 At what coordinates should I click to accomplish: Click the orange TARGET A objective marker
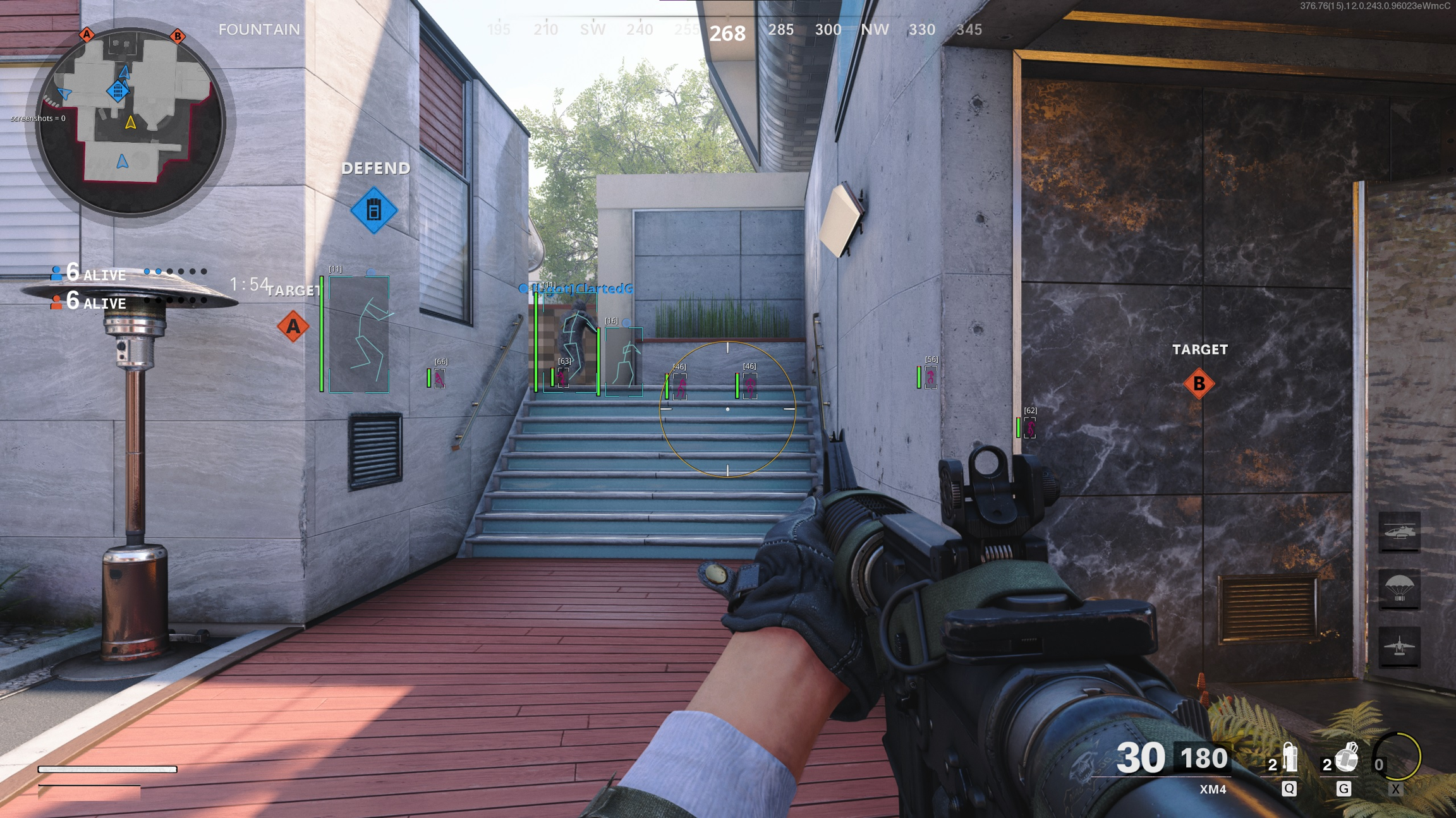[293, 326]
